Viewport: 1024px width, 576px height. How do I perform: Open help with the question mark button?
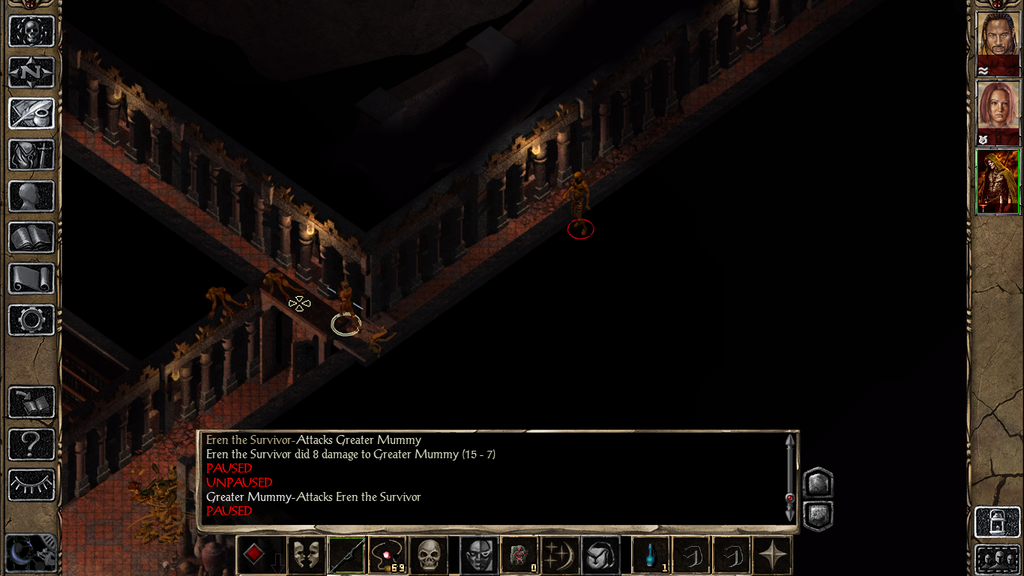tap(31, 443)
